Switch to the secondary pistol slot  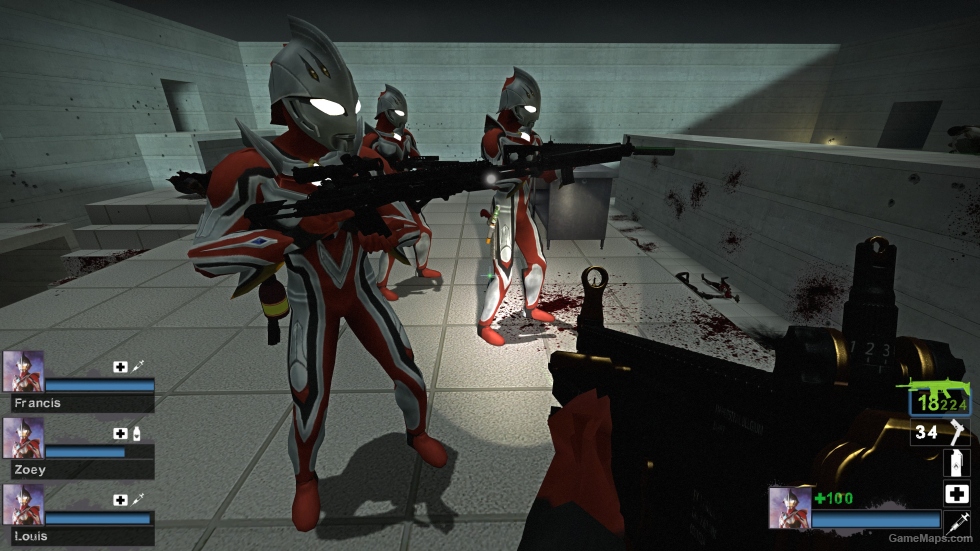940,433
